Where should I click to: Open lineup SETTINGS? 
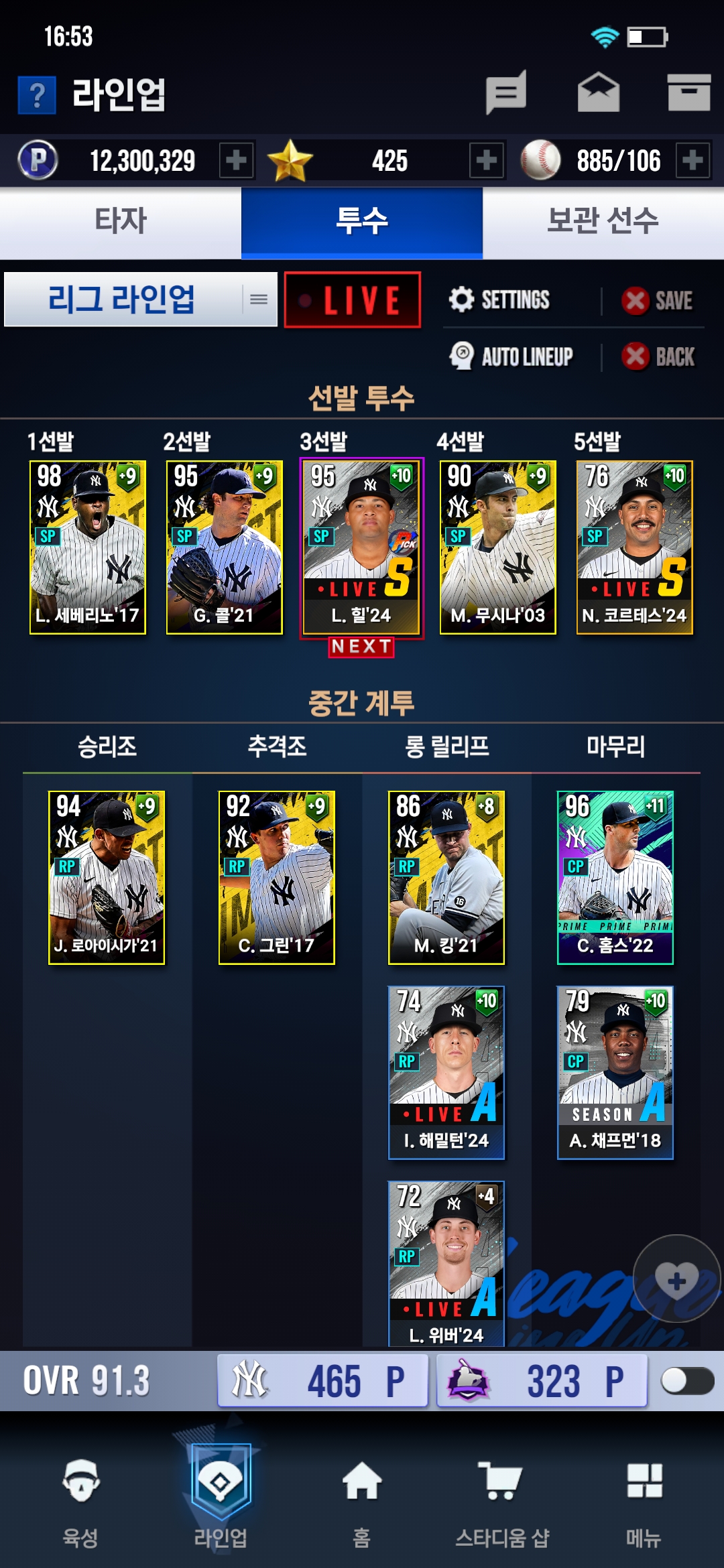point(500,300)
